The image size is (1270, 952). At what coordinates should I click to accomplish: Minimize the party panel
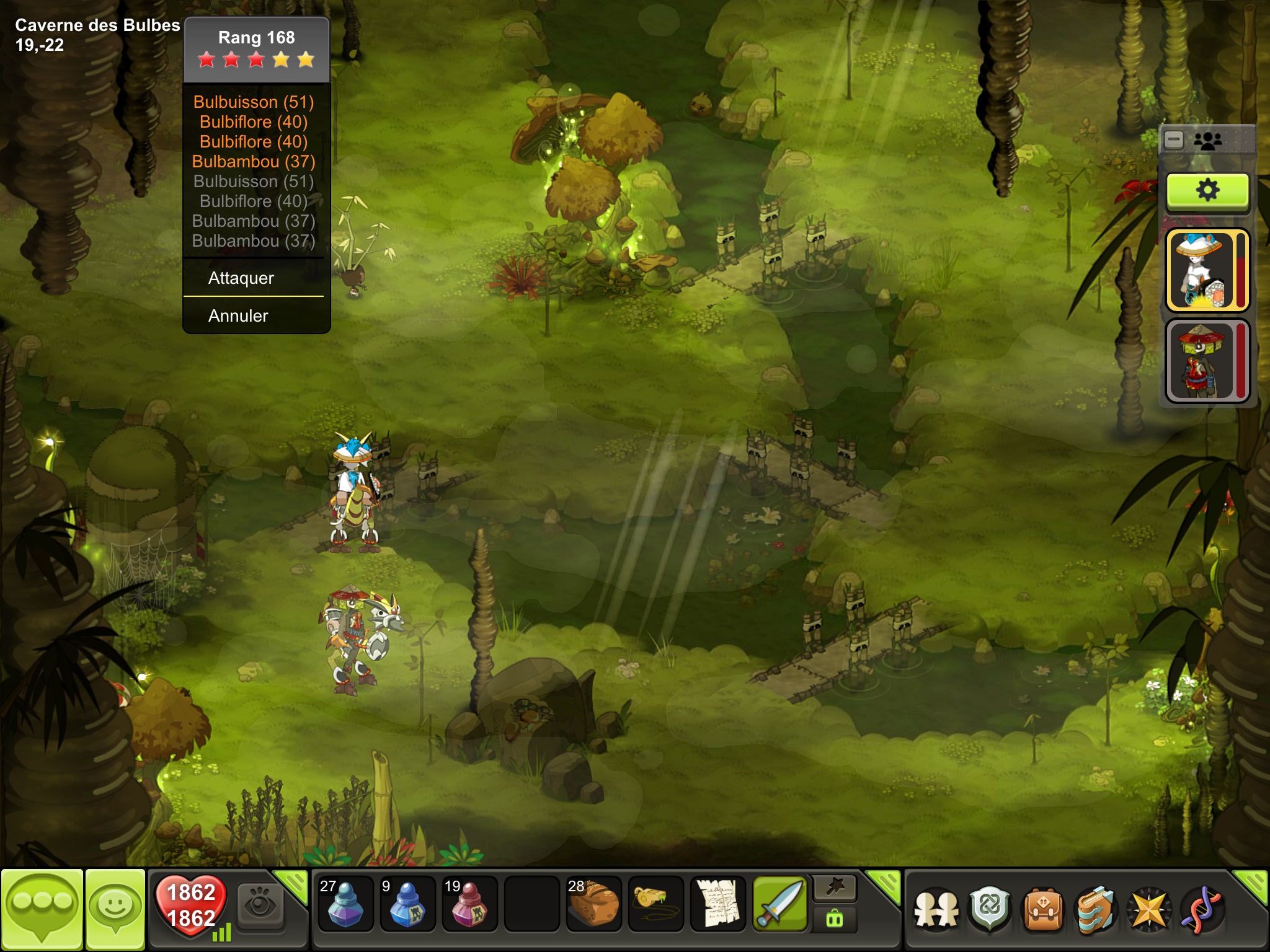point(1174,140)
